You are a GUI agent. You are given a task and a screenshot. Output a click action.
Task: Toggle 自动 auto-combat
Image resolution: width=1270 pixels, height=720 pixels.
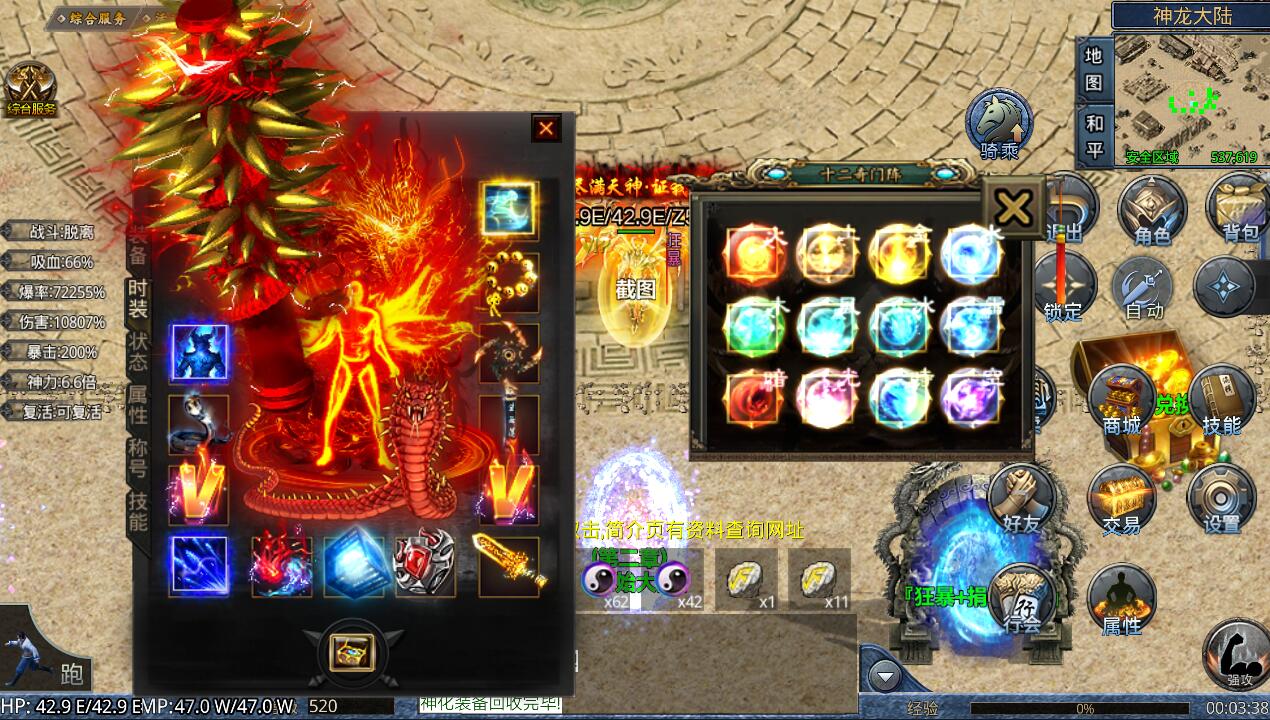[x=1144, y=287]
